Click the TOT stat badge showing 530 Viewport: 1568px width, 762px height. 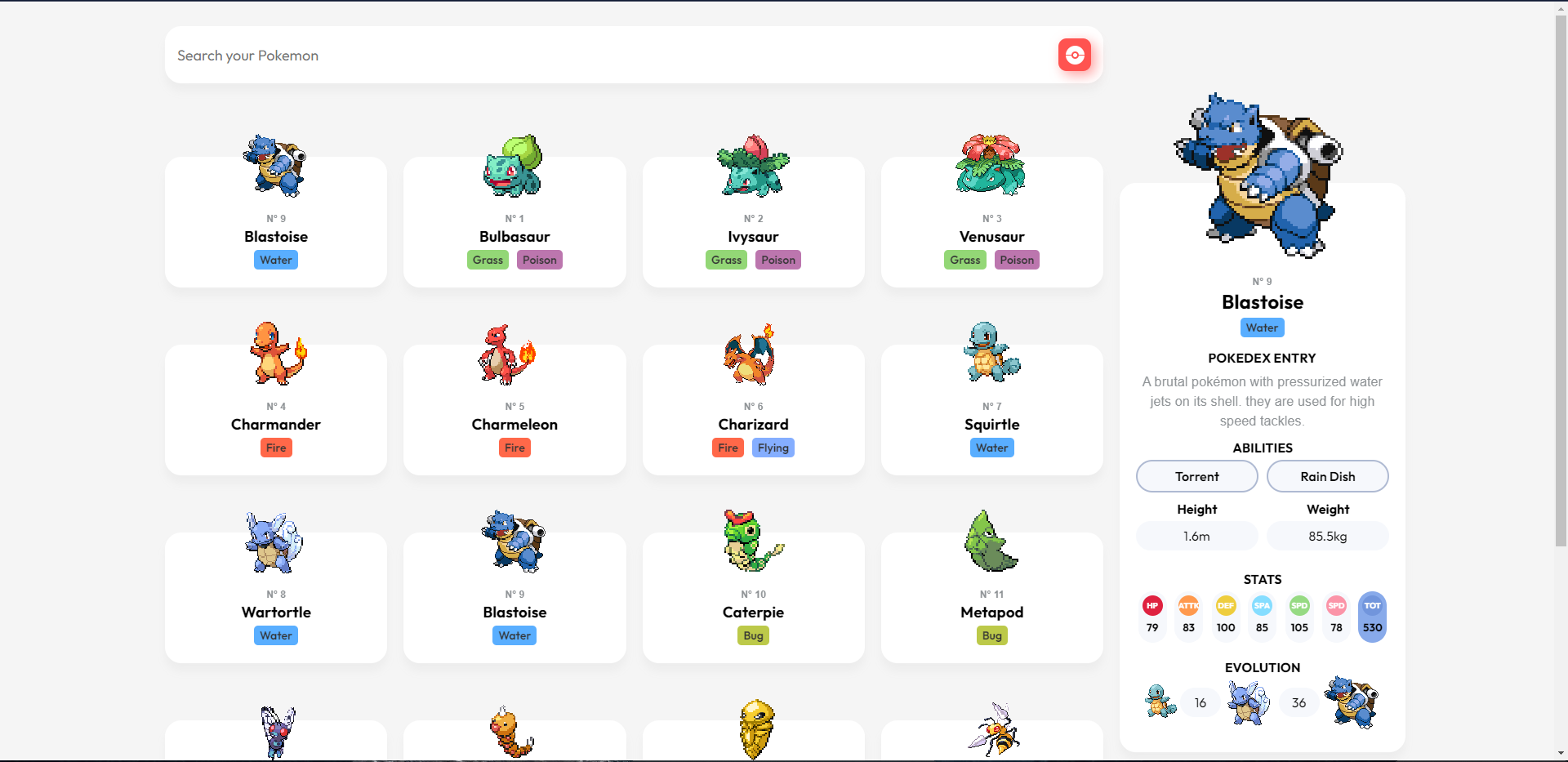pos(1371,617)
